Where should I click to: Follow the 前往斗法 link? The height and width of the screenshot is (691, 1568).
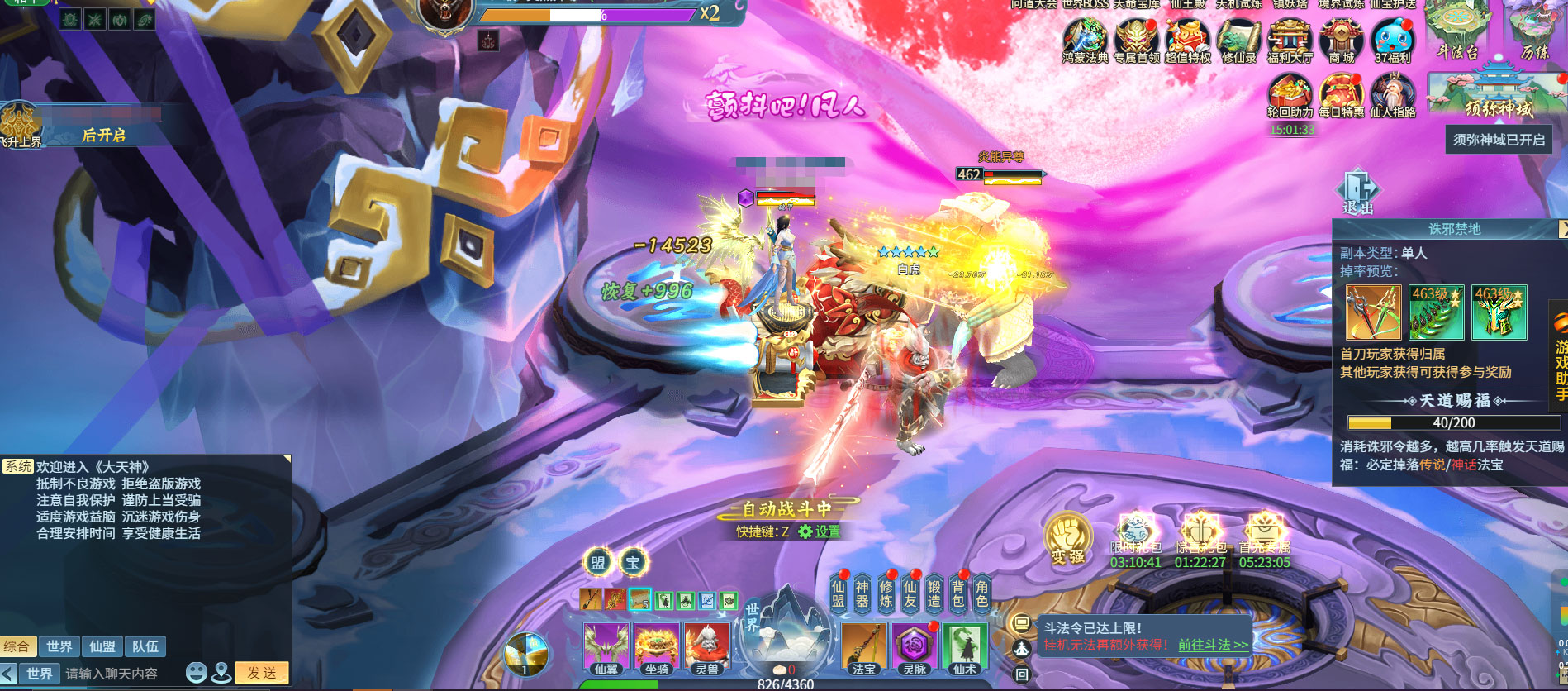tap(1213, 645)
